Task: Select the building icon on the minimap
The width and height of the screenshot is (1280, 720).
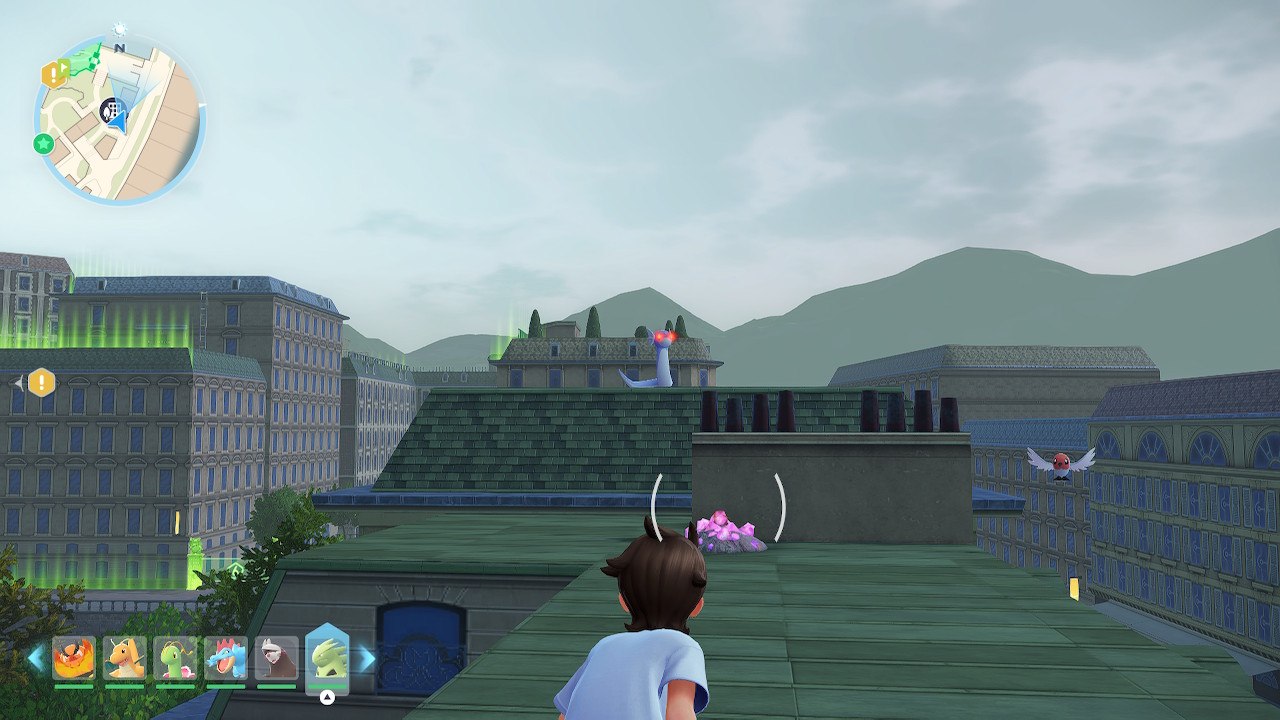Action: click(112, 108)
